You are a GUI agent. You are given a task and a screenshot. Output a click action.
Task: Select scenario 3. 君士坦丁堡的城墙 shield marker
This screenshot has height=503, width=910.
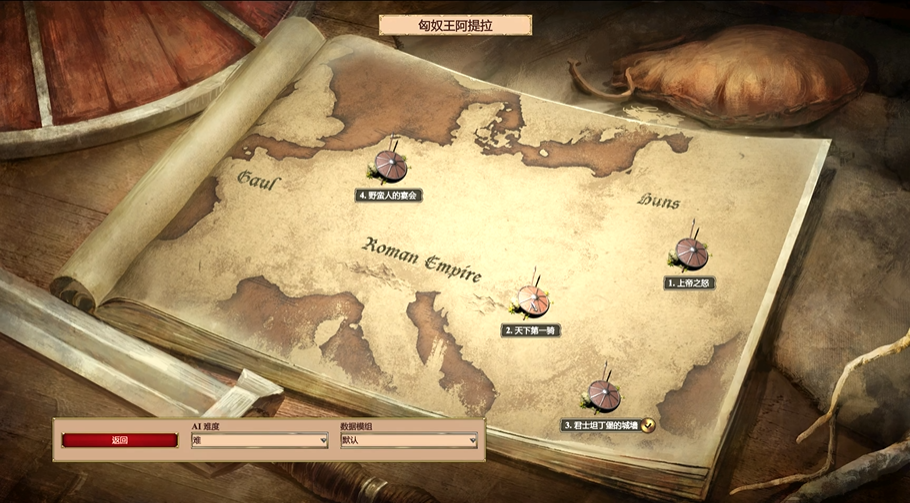coord(603,395)
